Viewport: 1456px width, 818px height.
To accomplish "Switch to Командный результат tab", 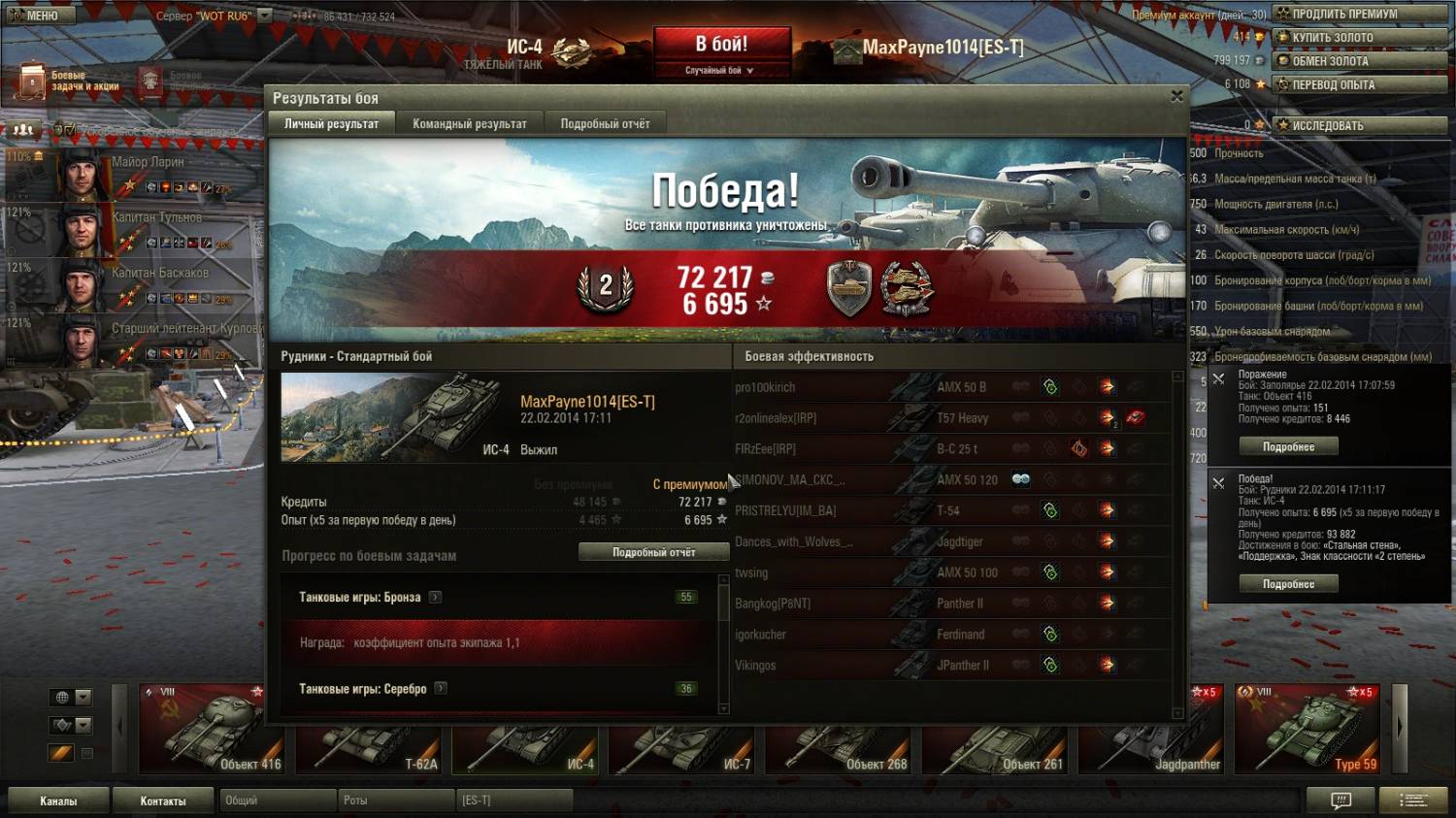I will point(469,123).
